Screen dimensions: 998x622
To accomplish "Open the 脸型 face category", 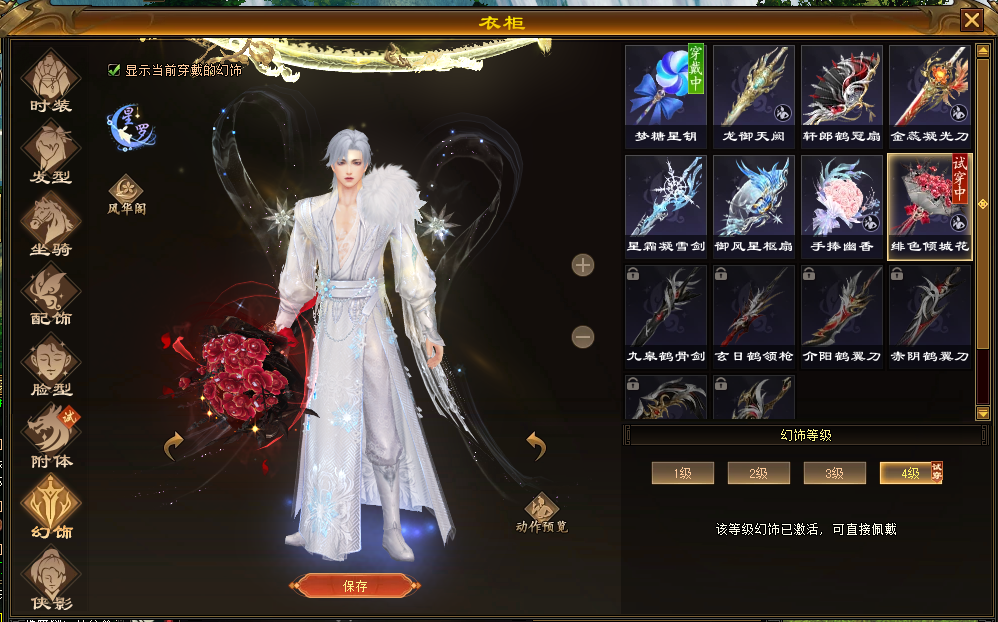I will click(x=50, y=364).
